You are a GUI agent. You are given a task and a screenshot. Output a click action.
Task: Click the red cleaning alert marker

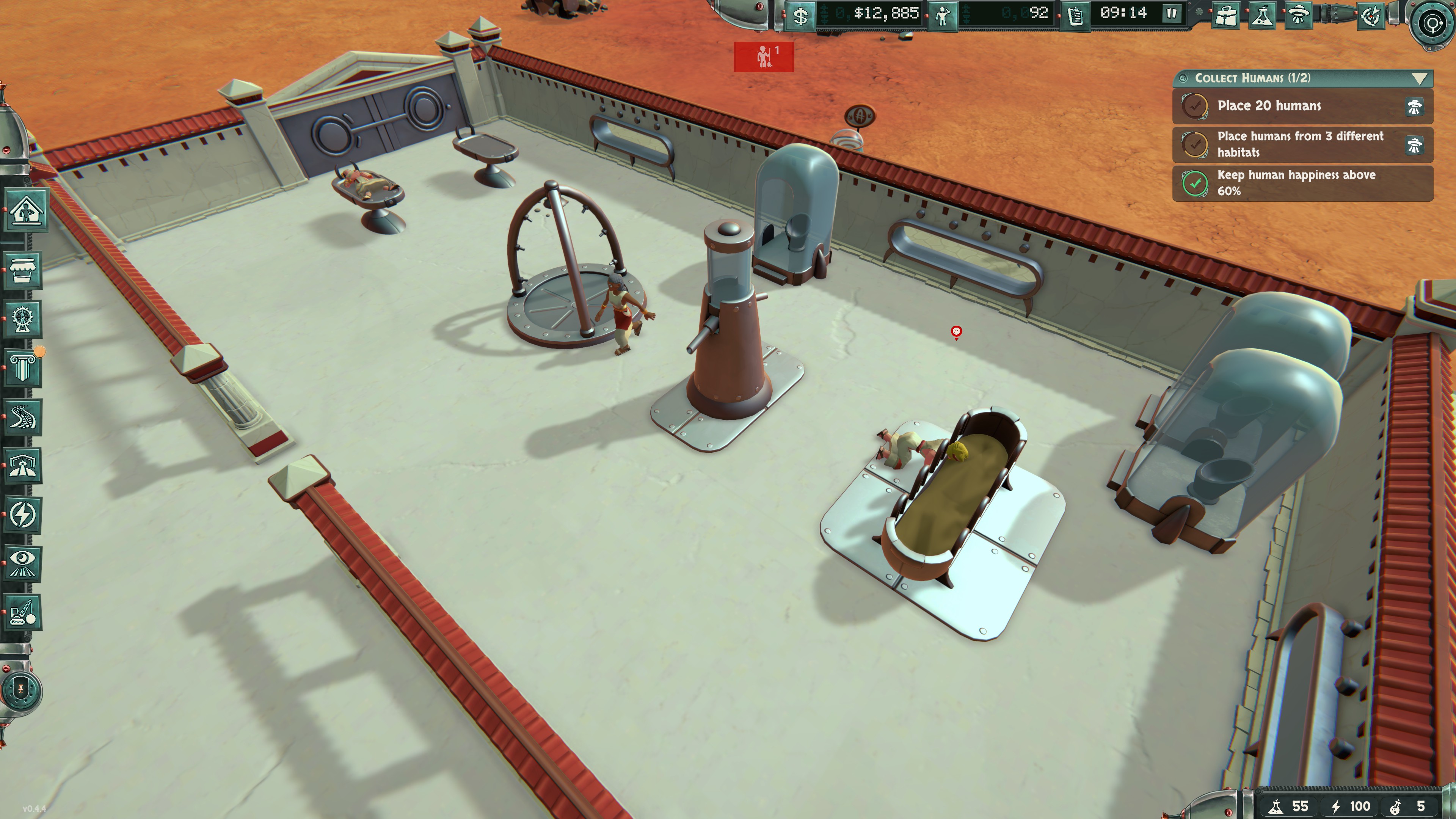tap(764, 56)
